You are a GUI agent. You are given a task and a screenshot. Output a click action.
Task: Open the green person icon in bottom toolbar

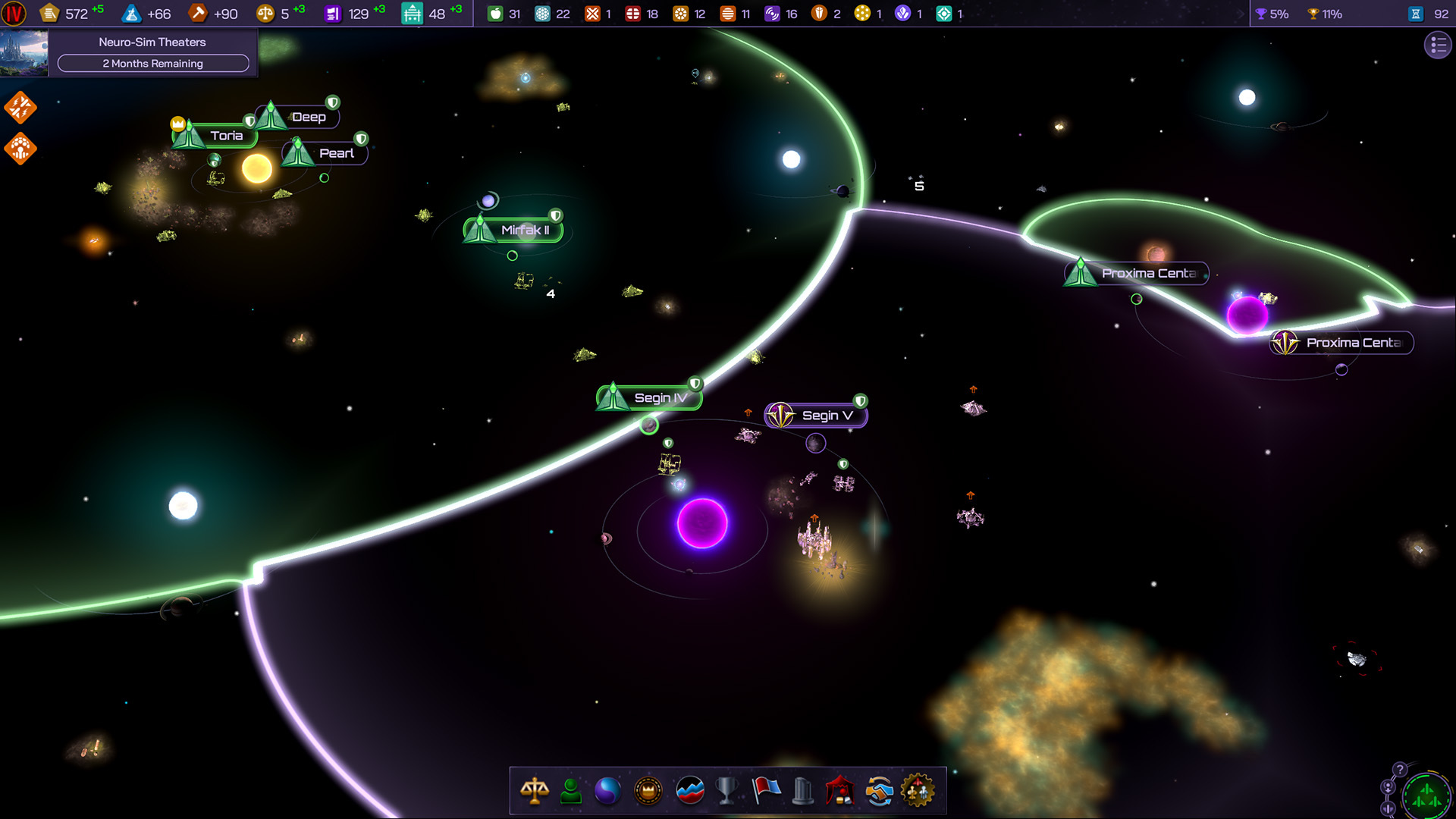[571, 791]
